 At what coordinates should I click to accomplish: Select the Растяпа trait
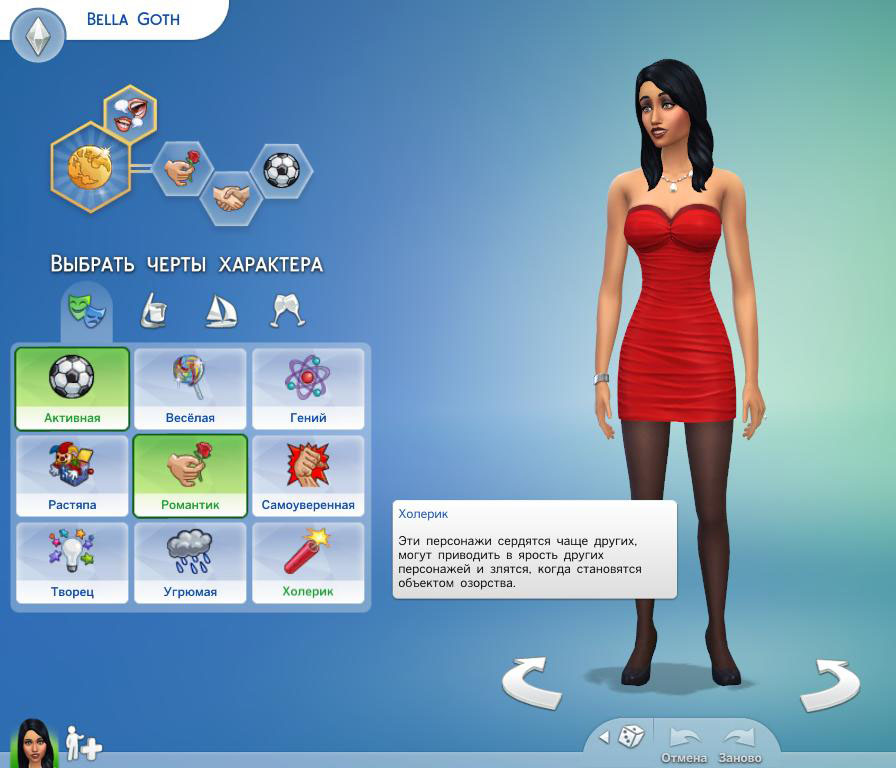click(x=72, y=475)
